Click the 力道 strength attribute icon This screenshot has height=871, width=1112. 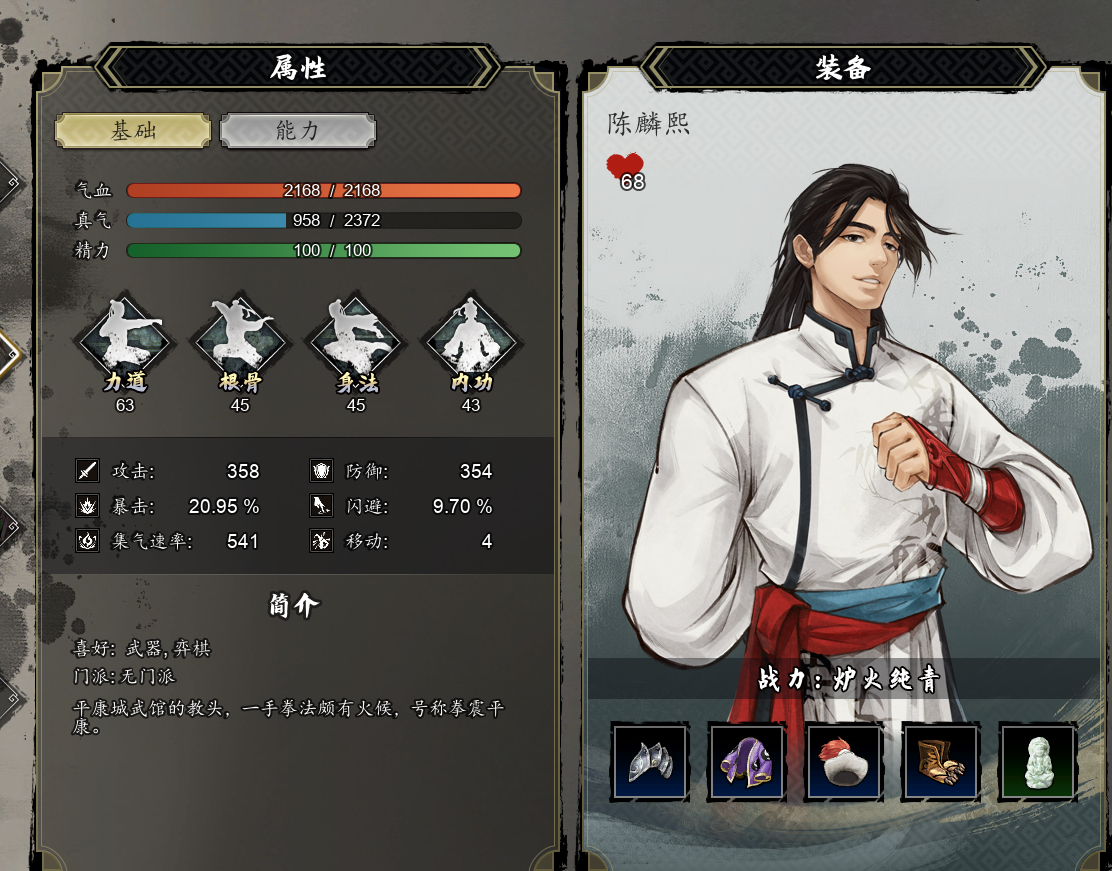125,343
